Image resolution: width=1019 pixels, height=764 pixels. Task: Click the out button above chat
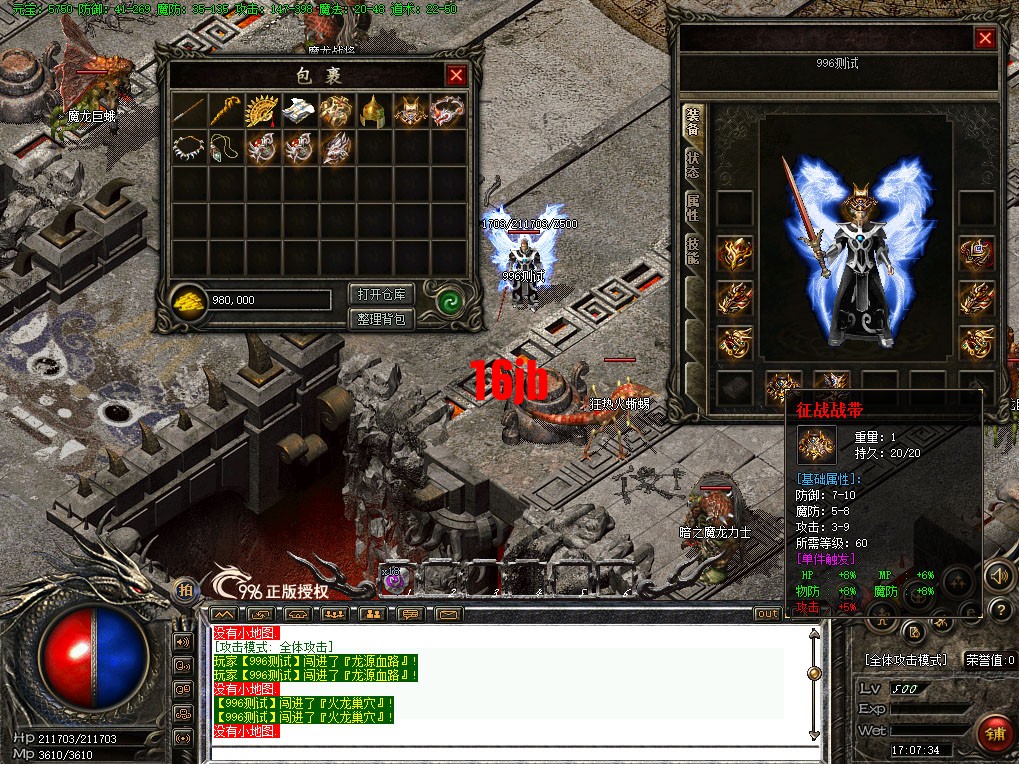pos(767,613)
